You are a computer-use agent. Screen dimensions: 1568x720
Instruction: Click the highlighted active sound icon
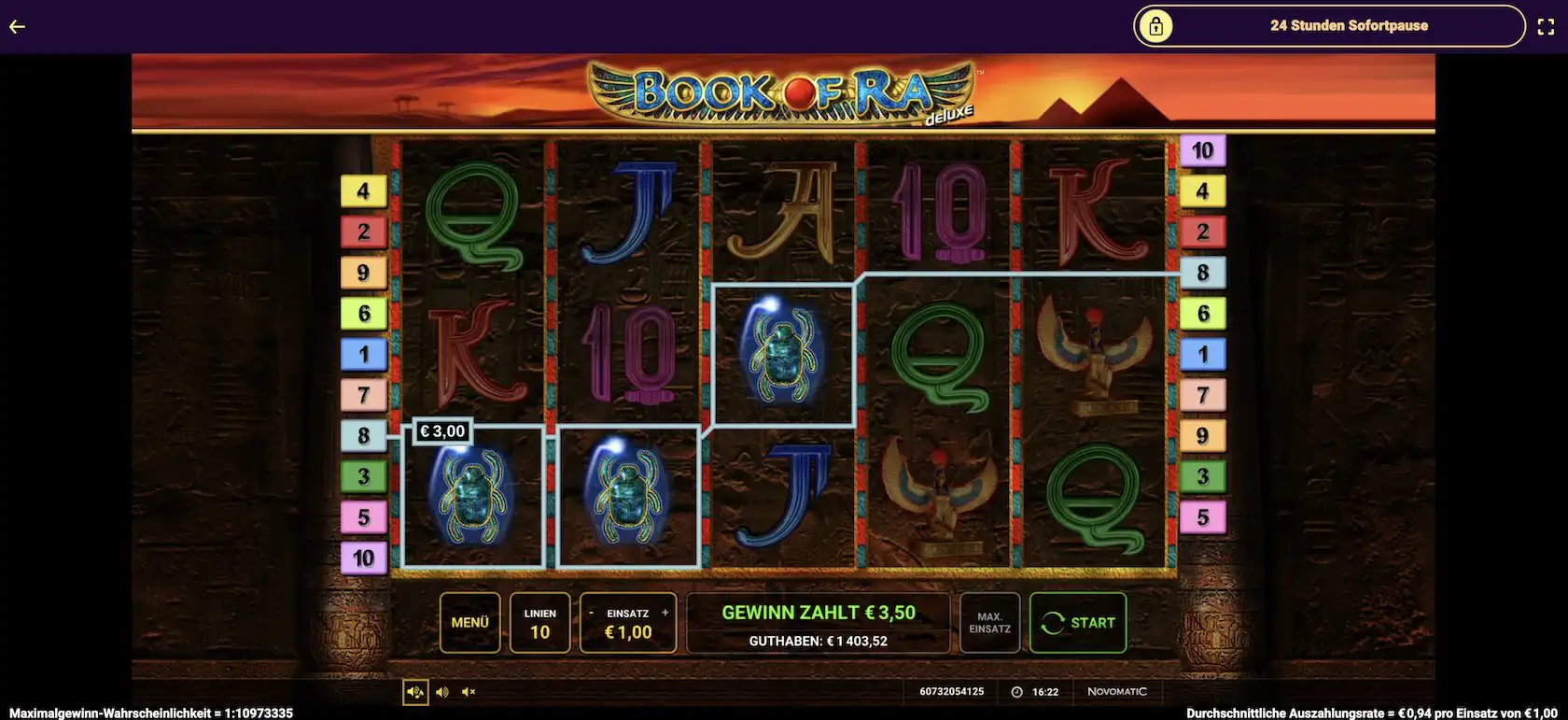coord(415,691)
